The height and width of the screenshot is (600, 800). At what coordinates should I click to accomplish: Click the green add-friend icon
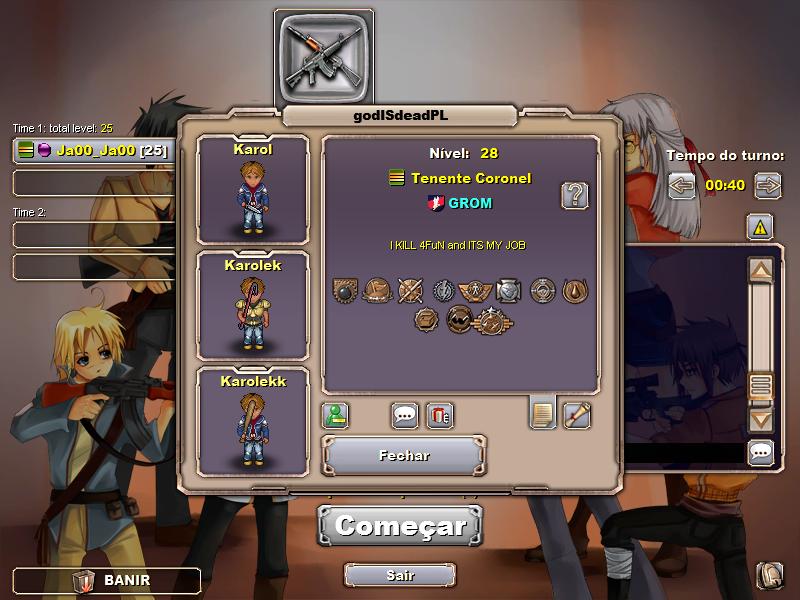coord(335,414)
